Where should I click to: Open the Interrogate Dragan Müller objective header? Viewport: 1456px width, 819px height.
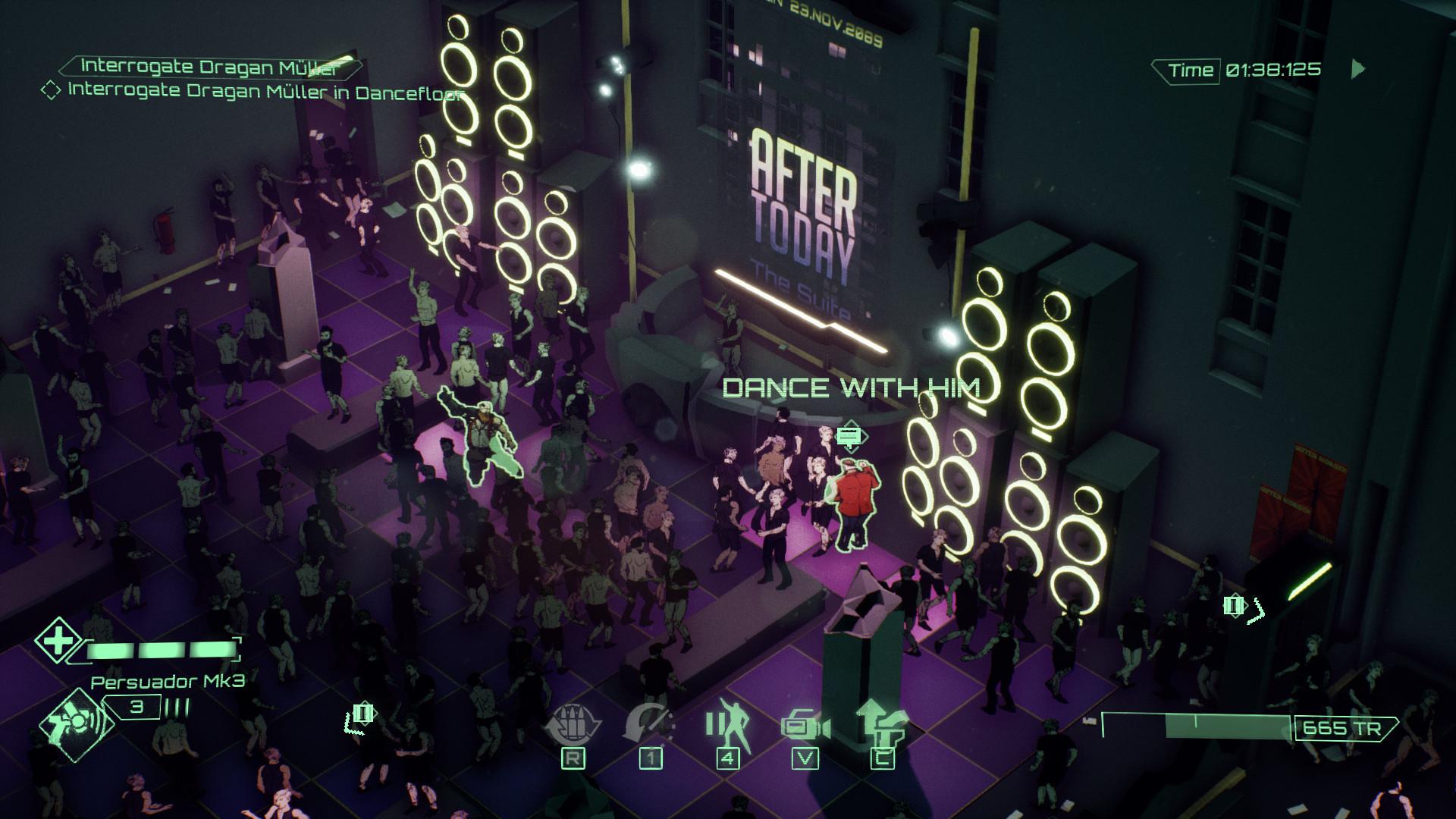pyautogui.click(x=209, y=66)
